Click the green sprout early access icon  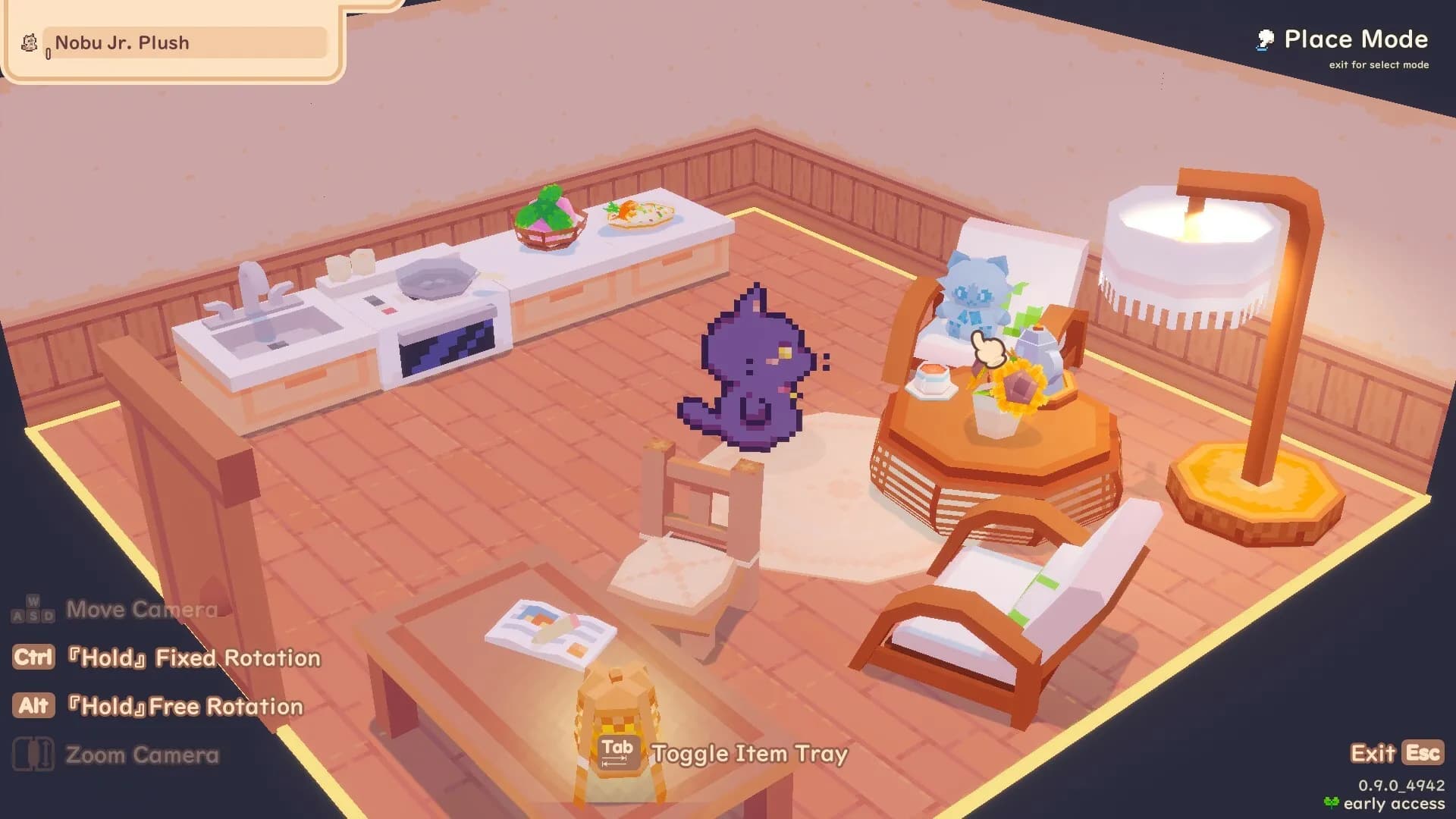(1333, 801)
